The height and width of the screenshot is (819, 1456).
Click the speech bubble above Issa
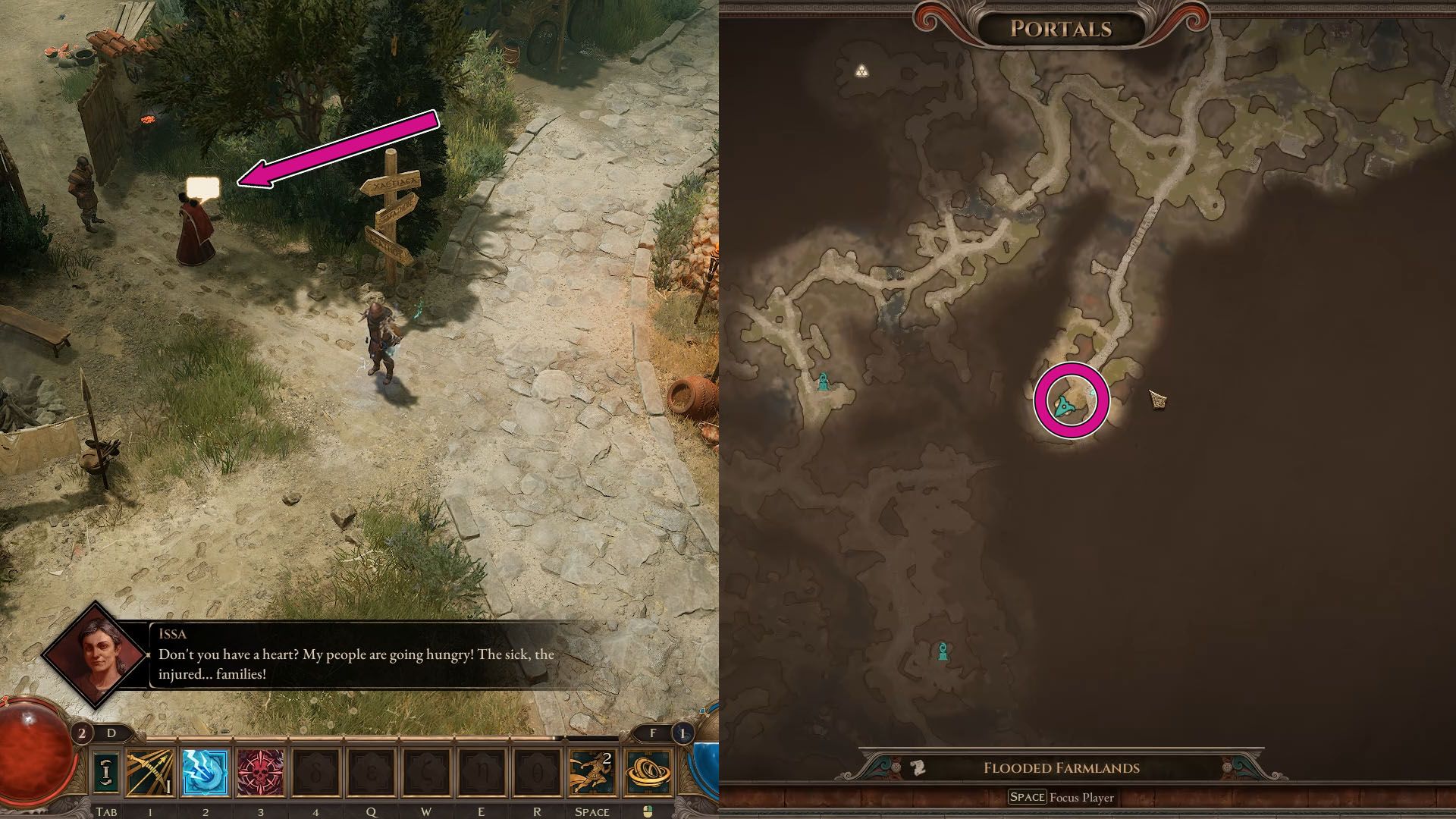(203, 186)
